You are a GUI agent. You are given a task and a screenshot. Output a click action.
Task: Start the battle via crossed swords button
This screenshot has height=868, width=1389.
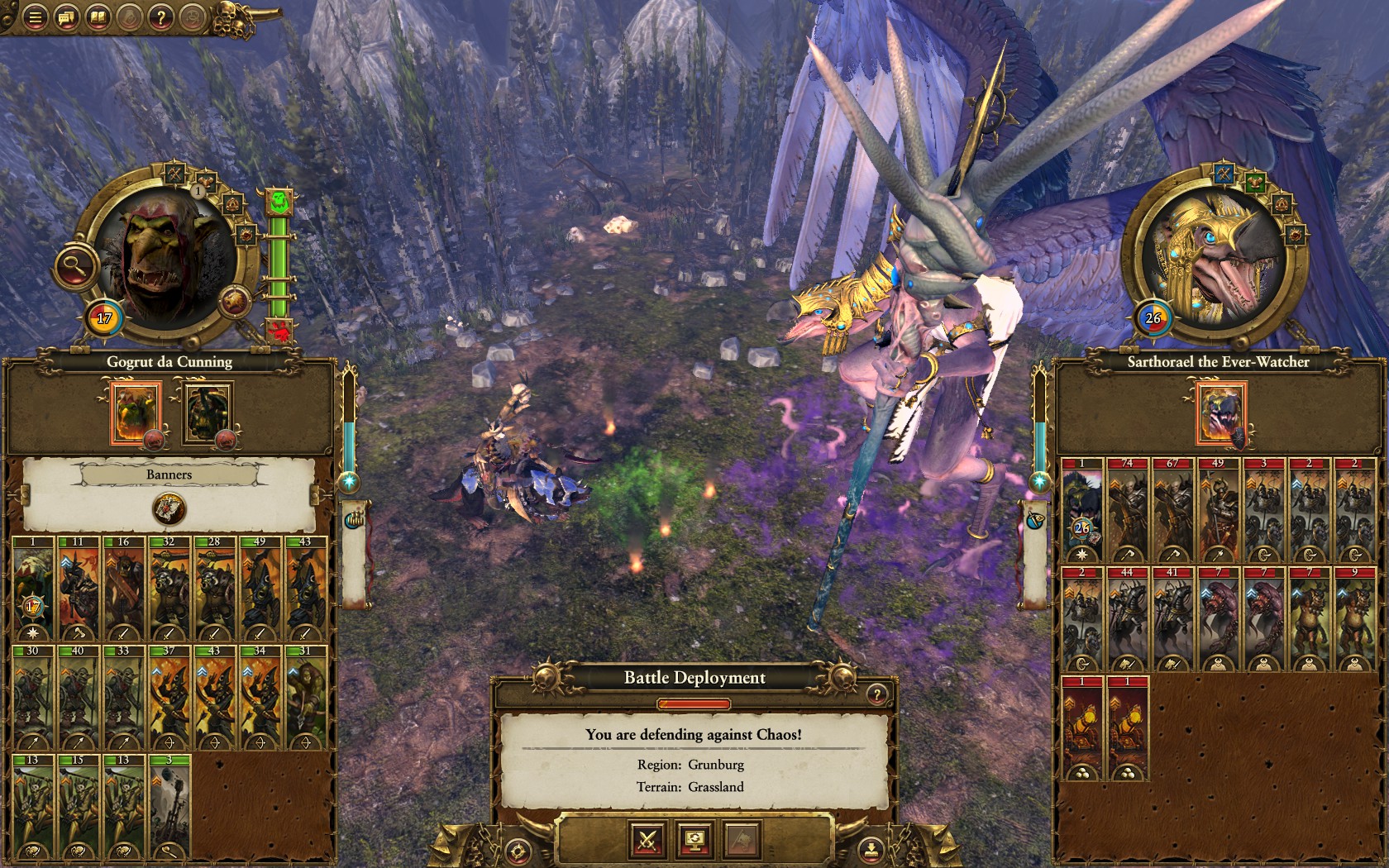pos(647,842)
